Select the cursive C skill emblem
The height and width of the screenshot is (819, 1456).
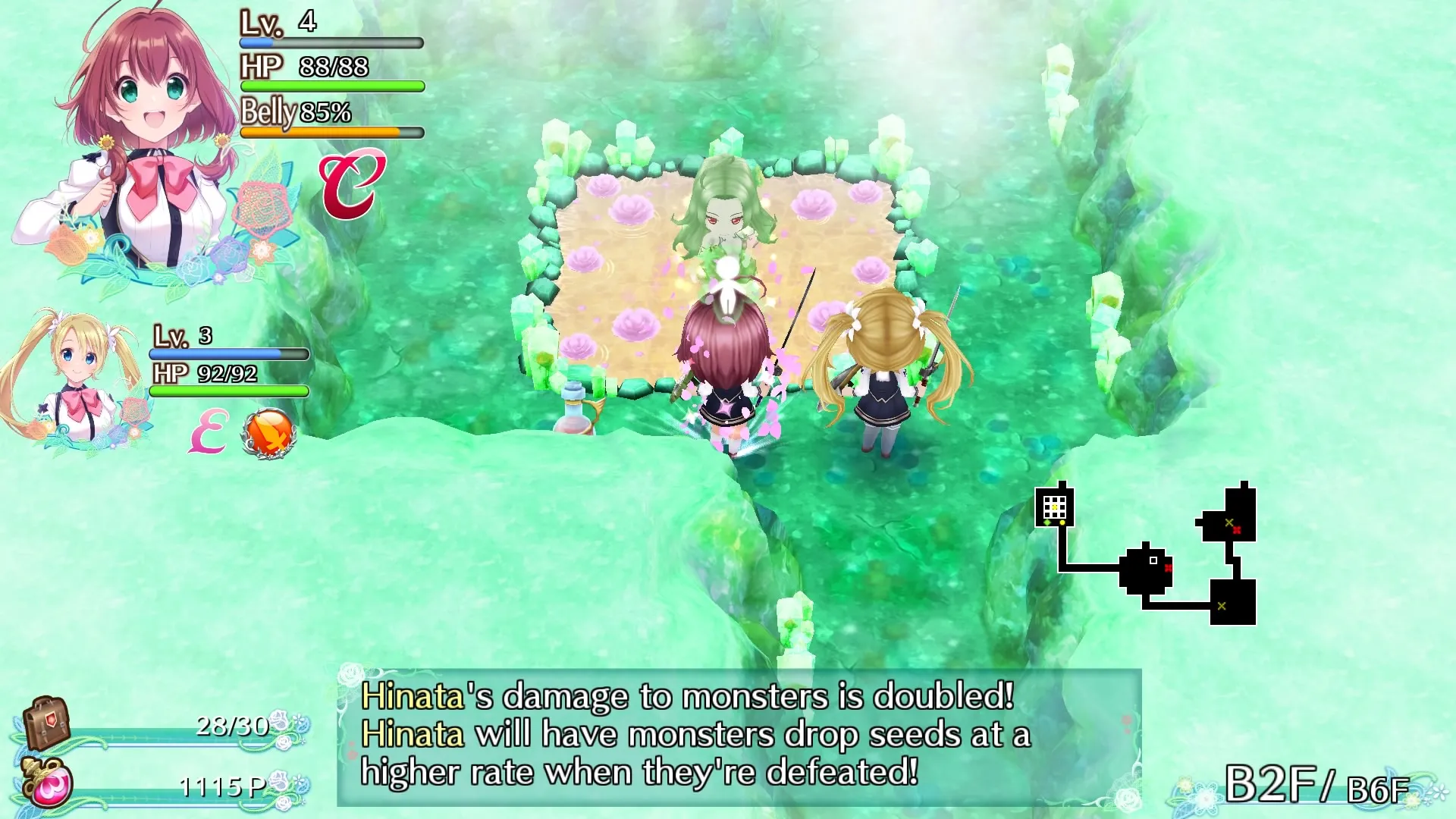pyautogui.click(x=353, y=184)
